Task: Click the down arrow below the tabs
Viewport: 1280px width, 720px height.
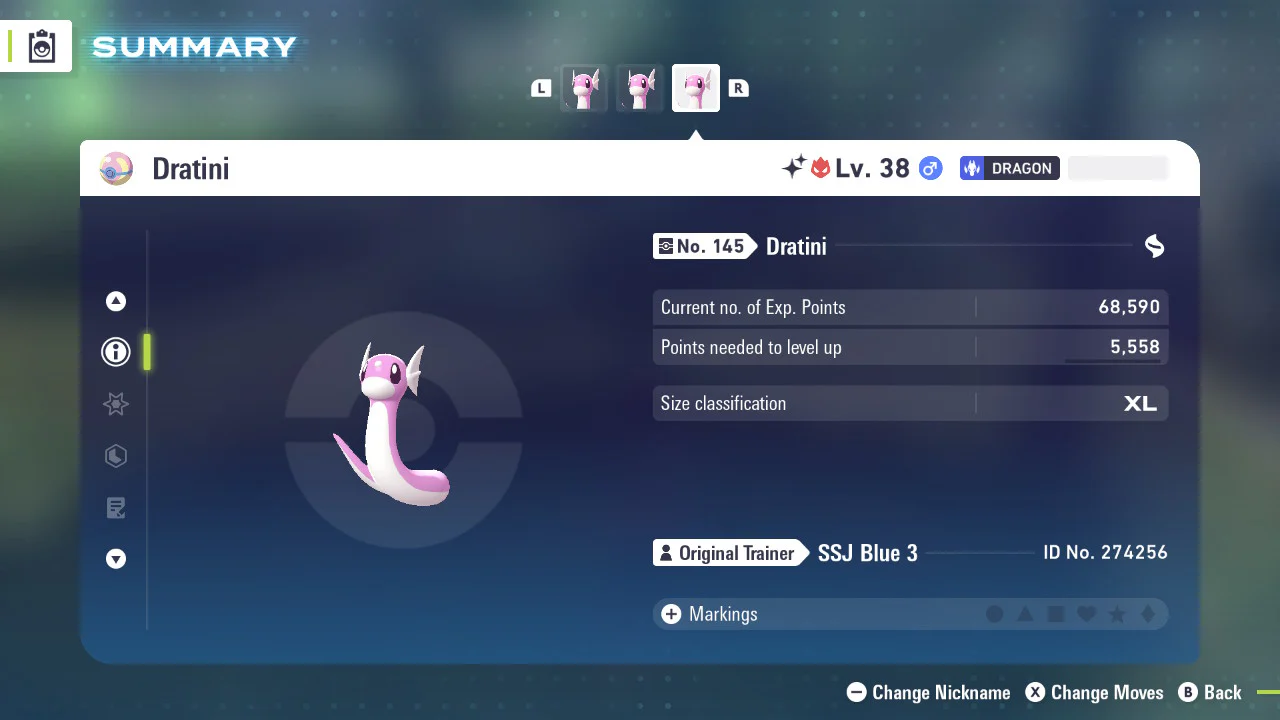Action: (x=116, y=559)
